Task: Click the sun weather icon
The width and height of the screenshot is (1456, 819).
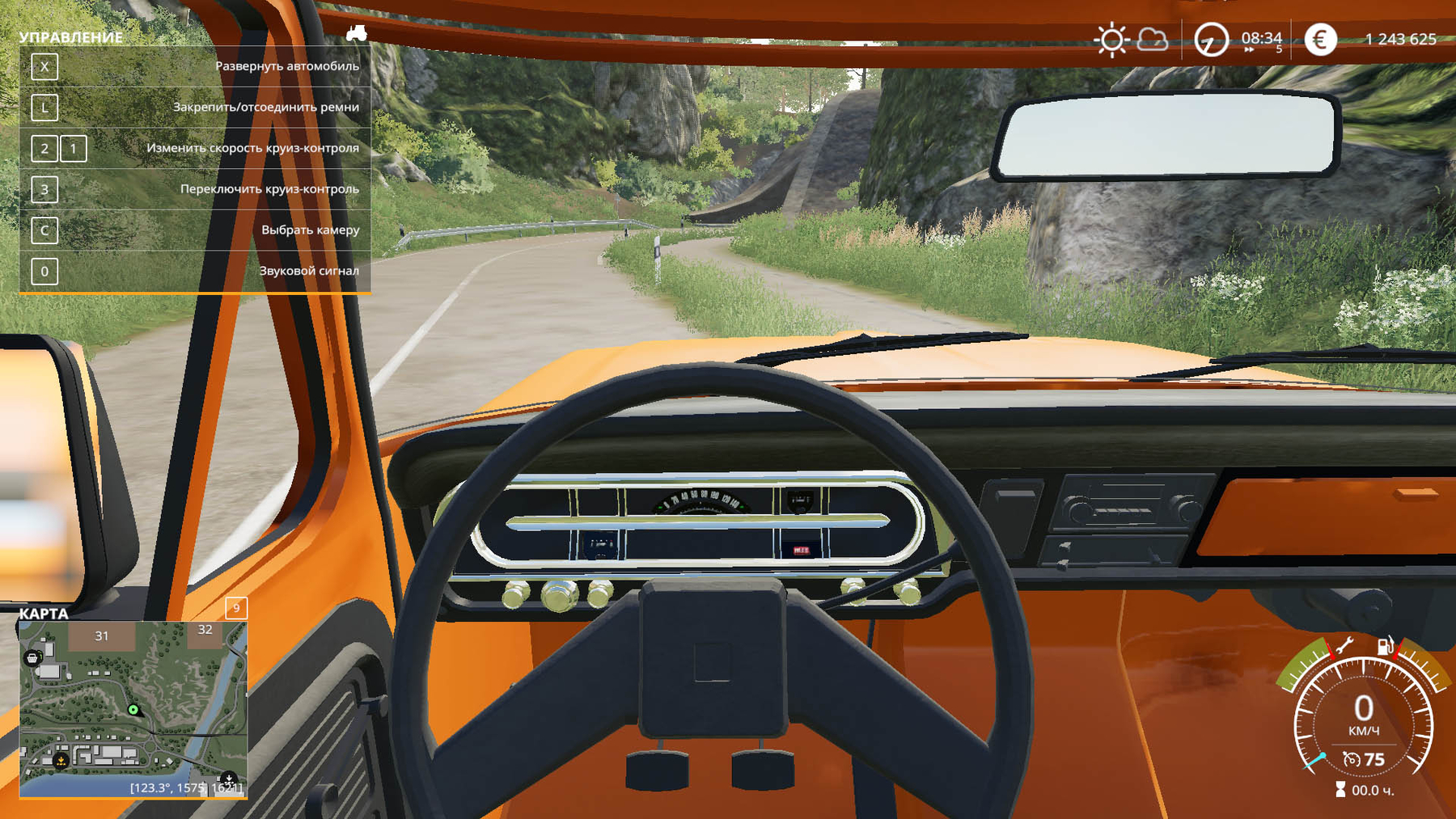Action: (1111, 40)
